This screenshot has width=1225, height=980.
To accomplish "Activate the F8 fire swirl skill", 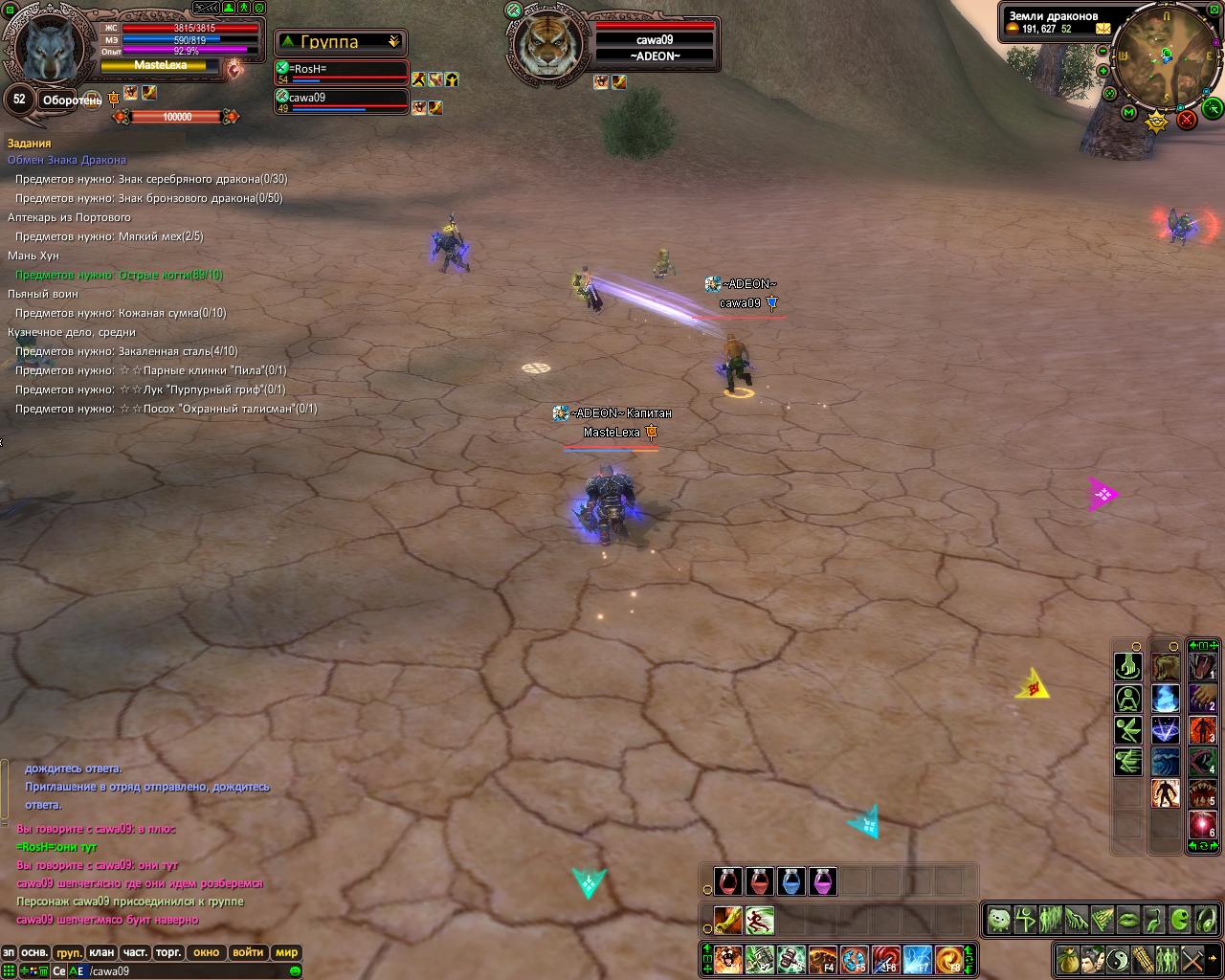I will (x=949, y=959).
